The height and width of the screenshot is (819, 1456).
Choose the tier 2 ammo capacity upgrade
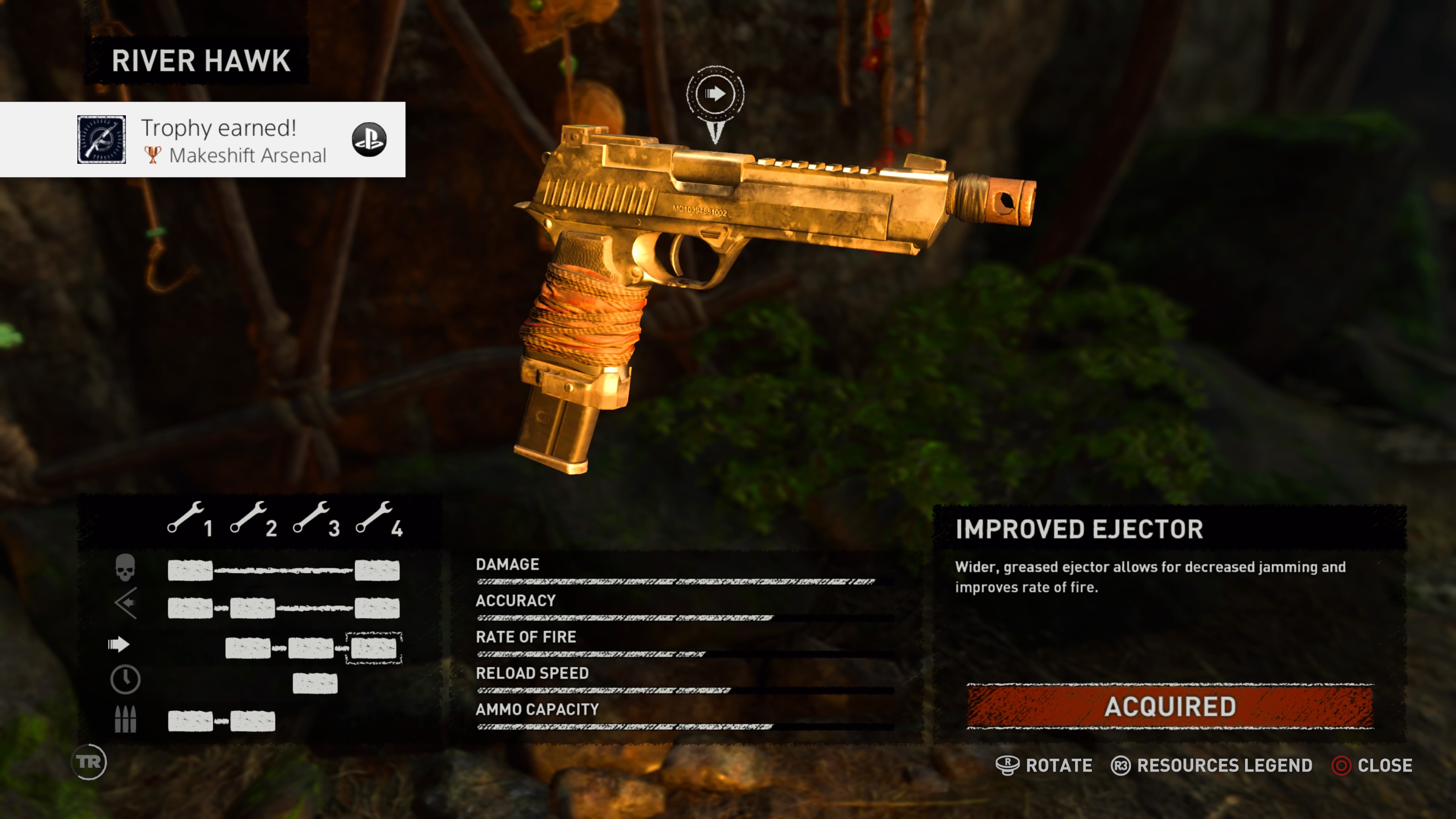pyautogui.click(x=253, y=721)
